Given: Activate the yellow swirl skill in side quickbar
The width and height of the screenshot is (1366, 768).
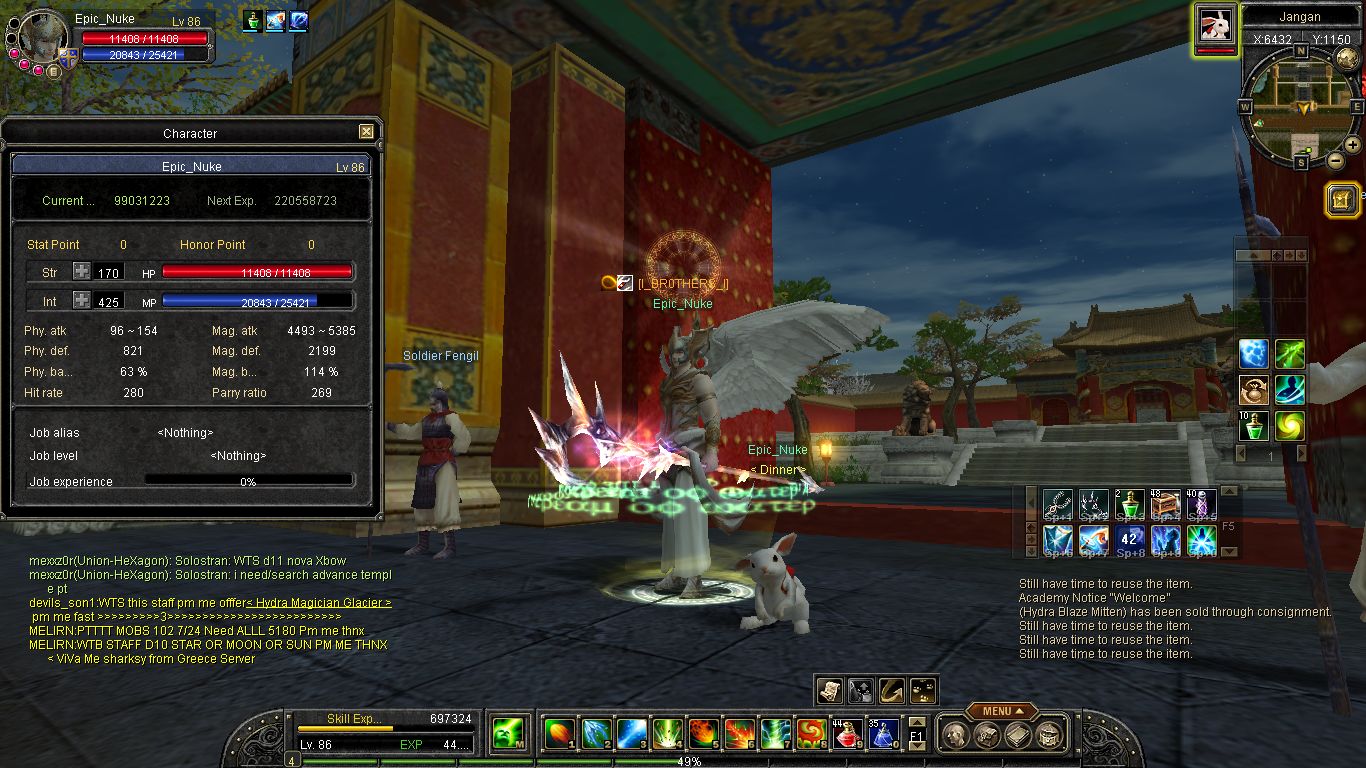Looking at the screenshot, I should 1289,426.
